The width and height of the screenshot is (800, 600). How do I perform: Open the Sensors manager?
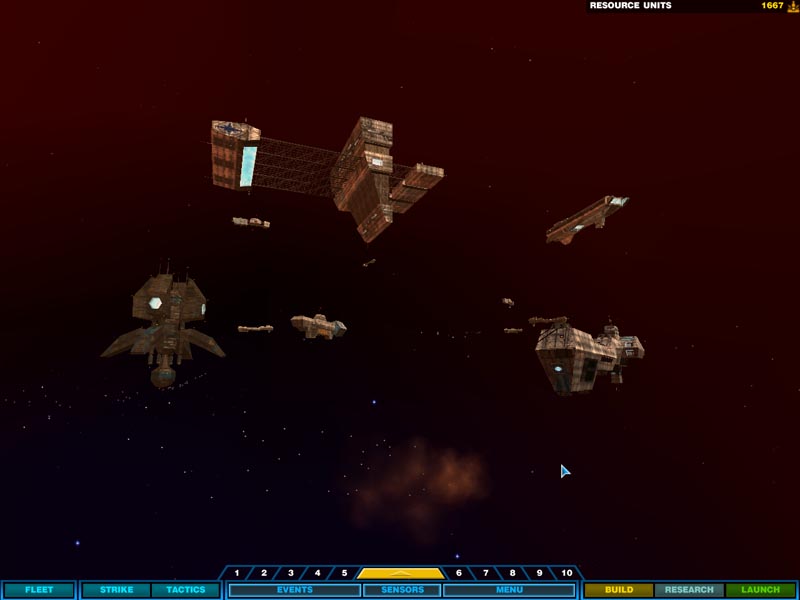point(402,590)
